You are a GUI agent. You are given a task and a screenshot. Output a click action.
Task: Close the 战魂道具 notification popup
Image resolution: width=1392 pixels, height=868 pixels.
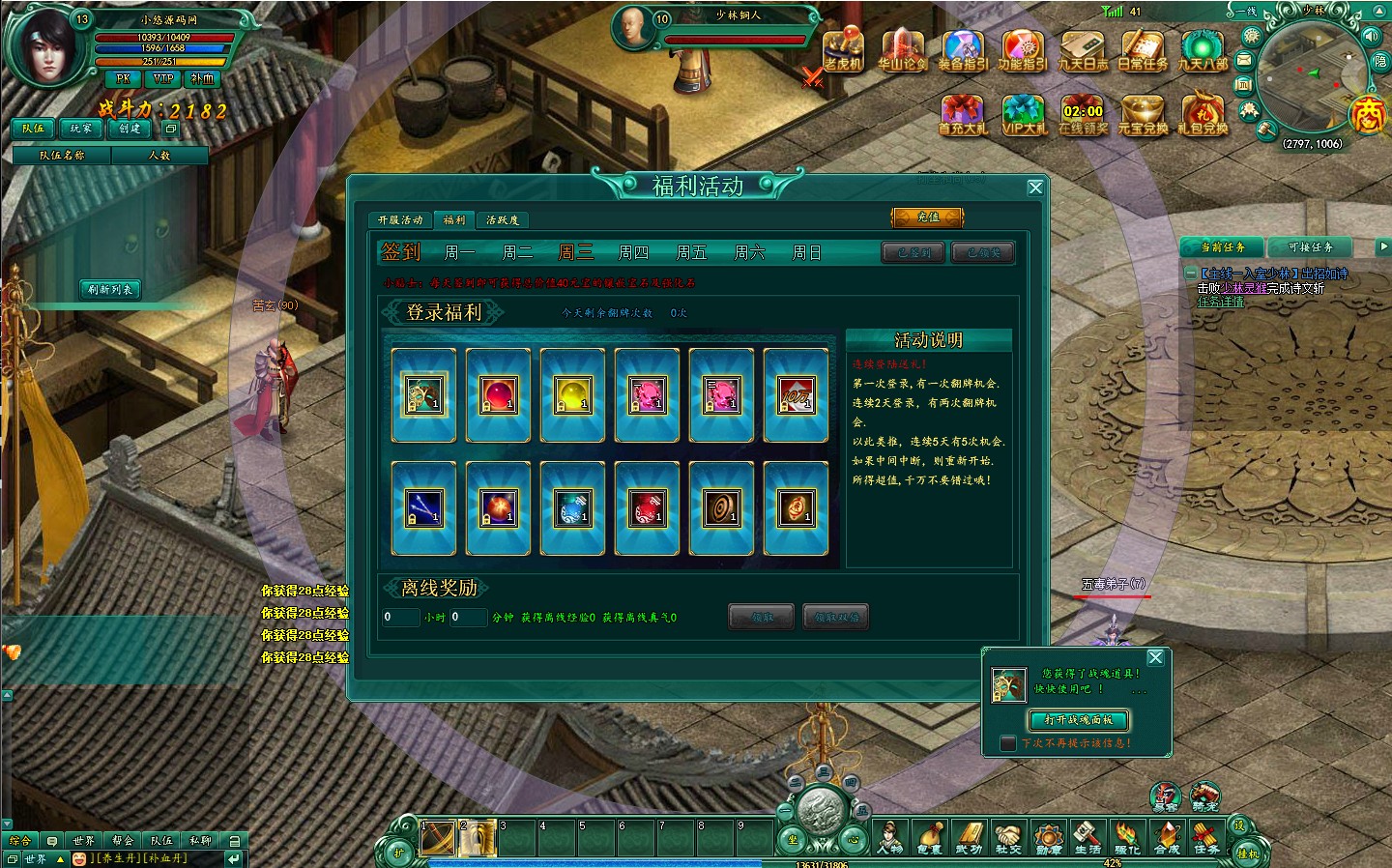point(1155,658)
